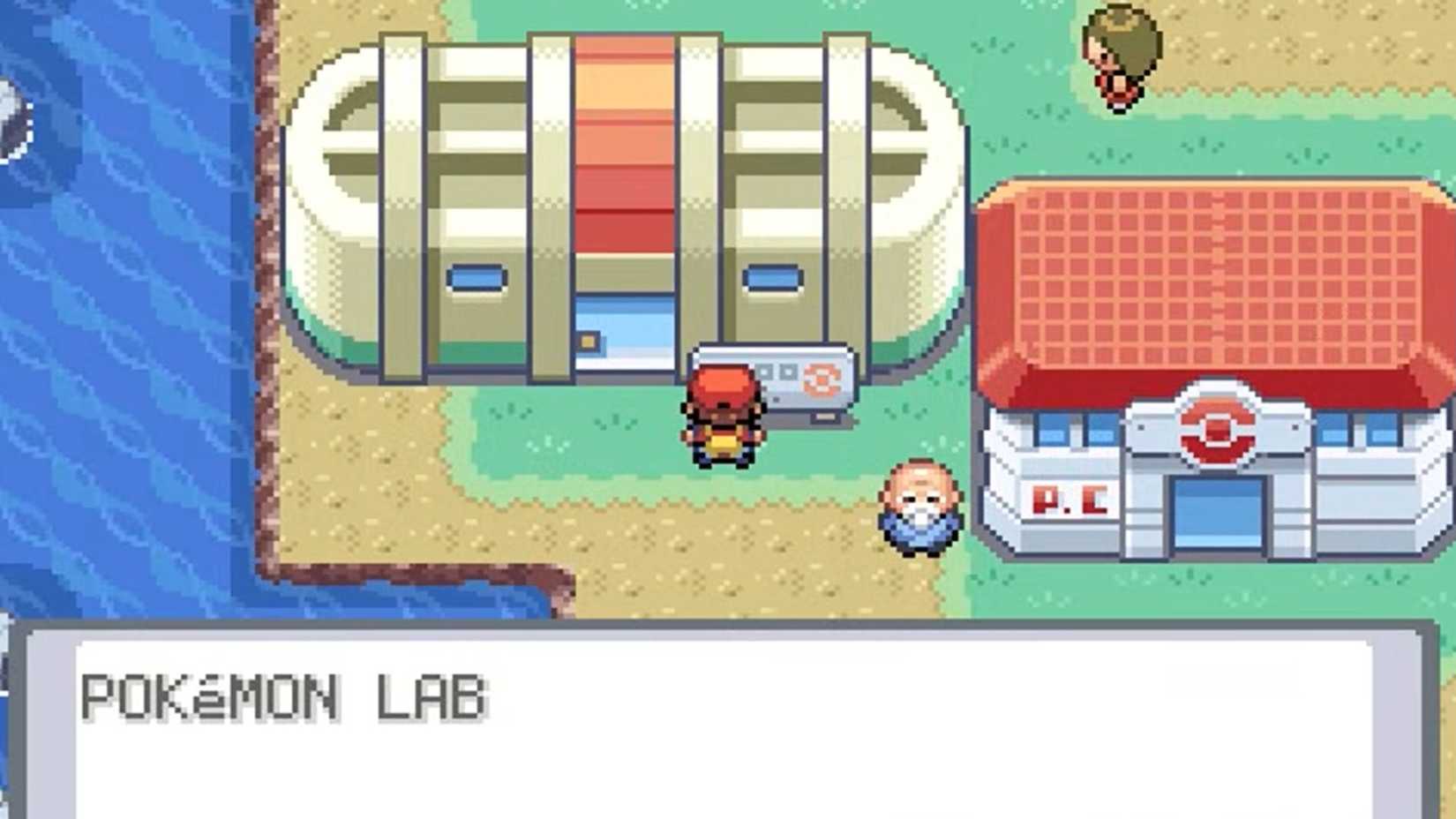
Task: Click the left oval window of the Pokémon Lab
Action: click(477, 278)
